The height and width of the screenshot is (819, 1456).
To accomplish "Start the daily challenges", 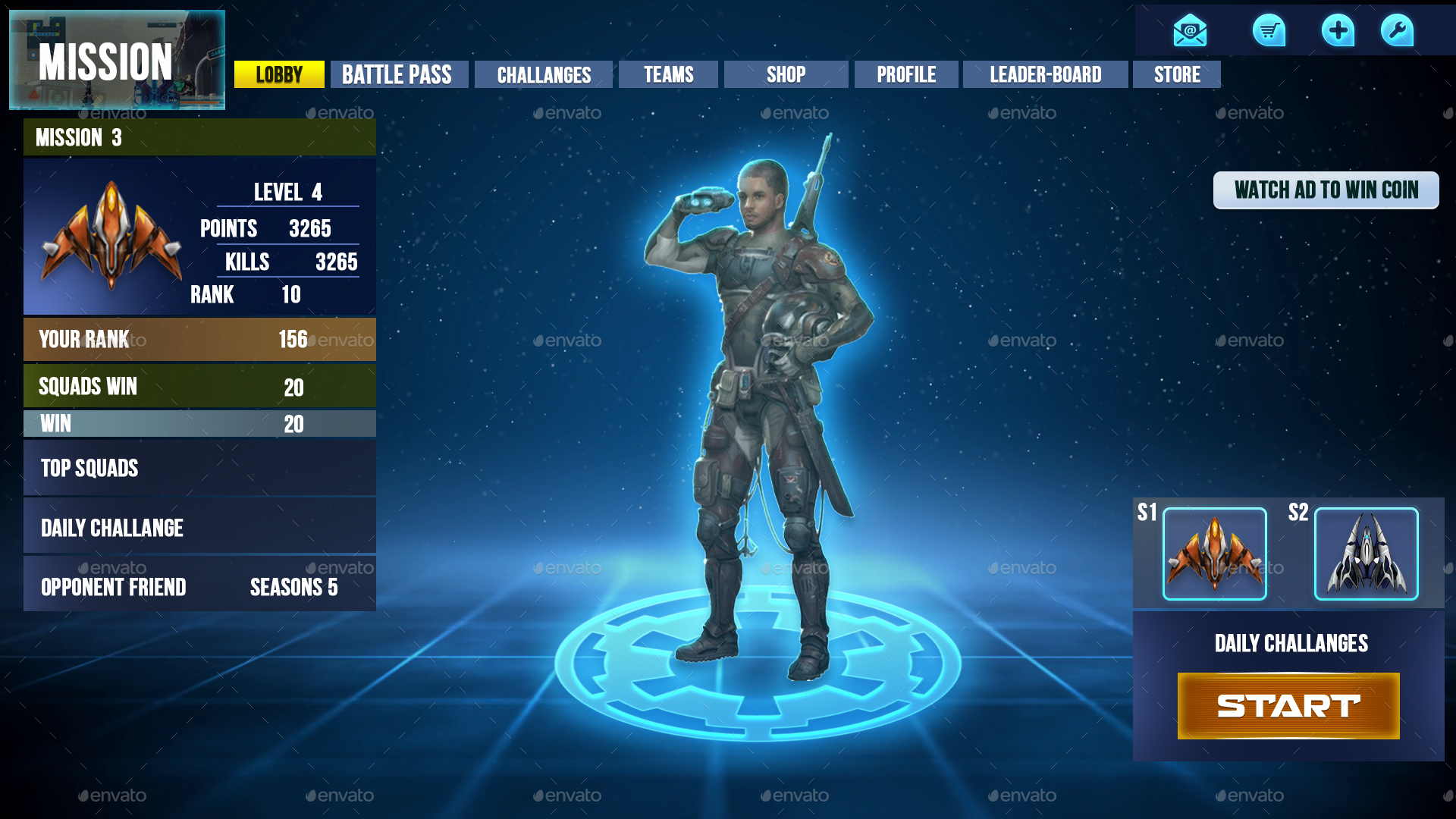I will [x=1288, y=706].
